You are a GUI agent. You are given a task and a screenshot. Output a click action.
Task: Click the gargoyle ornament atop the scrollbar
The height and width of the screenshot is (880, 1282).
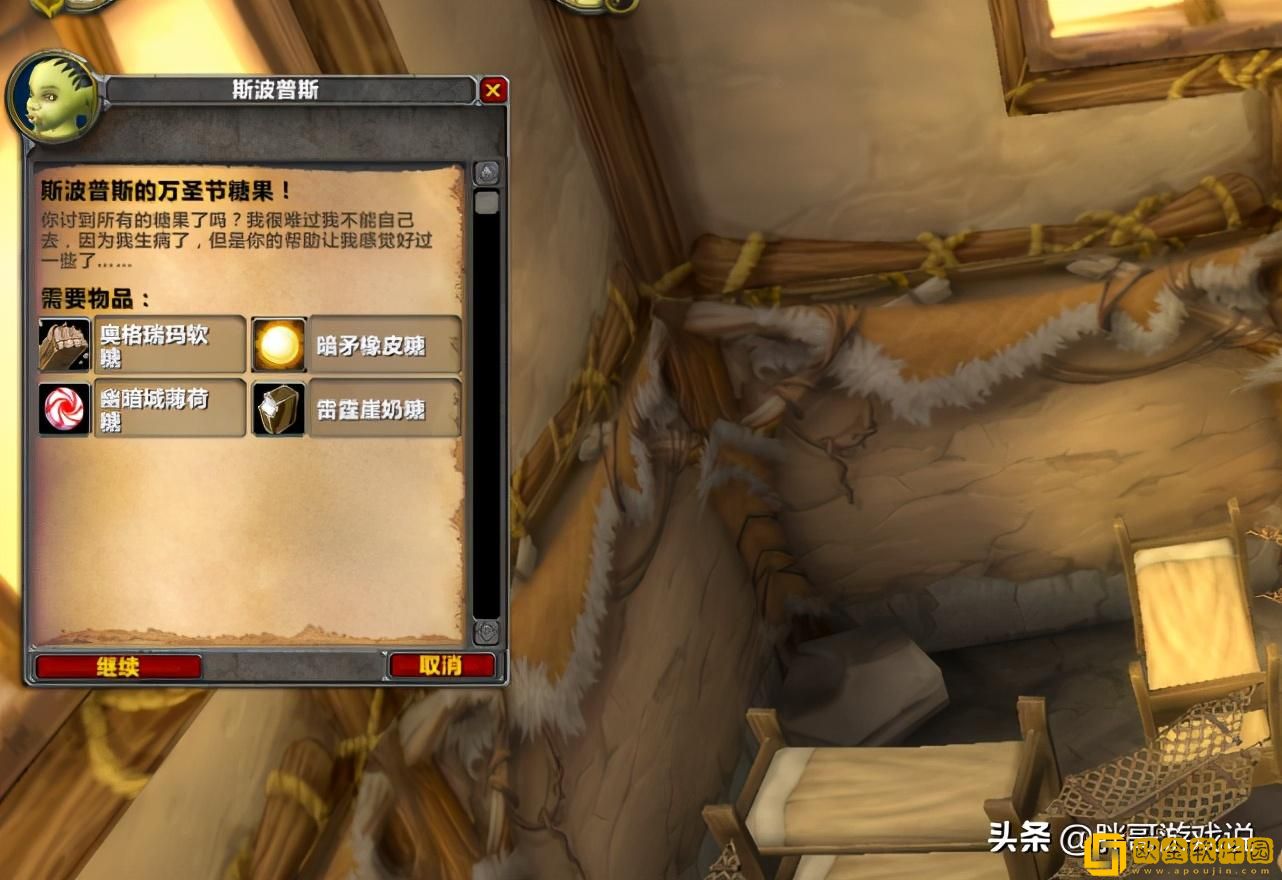pyautogui.click(x=487, y=173)
